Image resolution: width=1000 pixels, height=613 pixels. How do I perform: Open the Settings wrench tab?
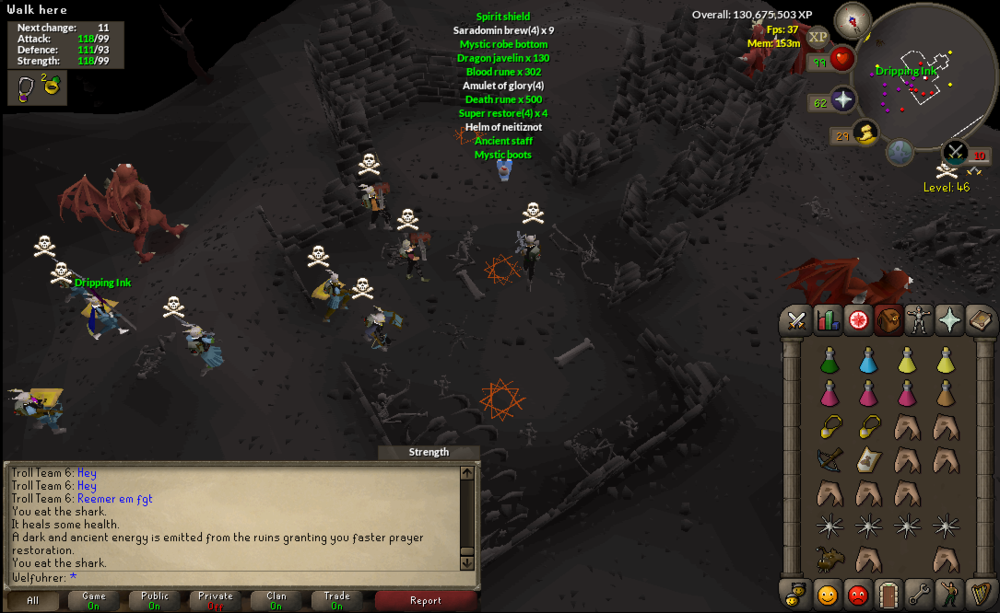[919, 592]
